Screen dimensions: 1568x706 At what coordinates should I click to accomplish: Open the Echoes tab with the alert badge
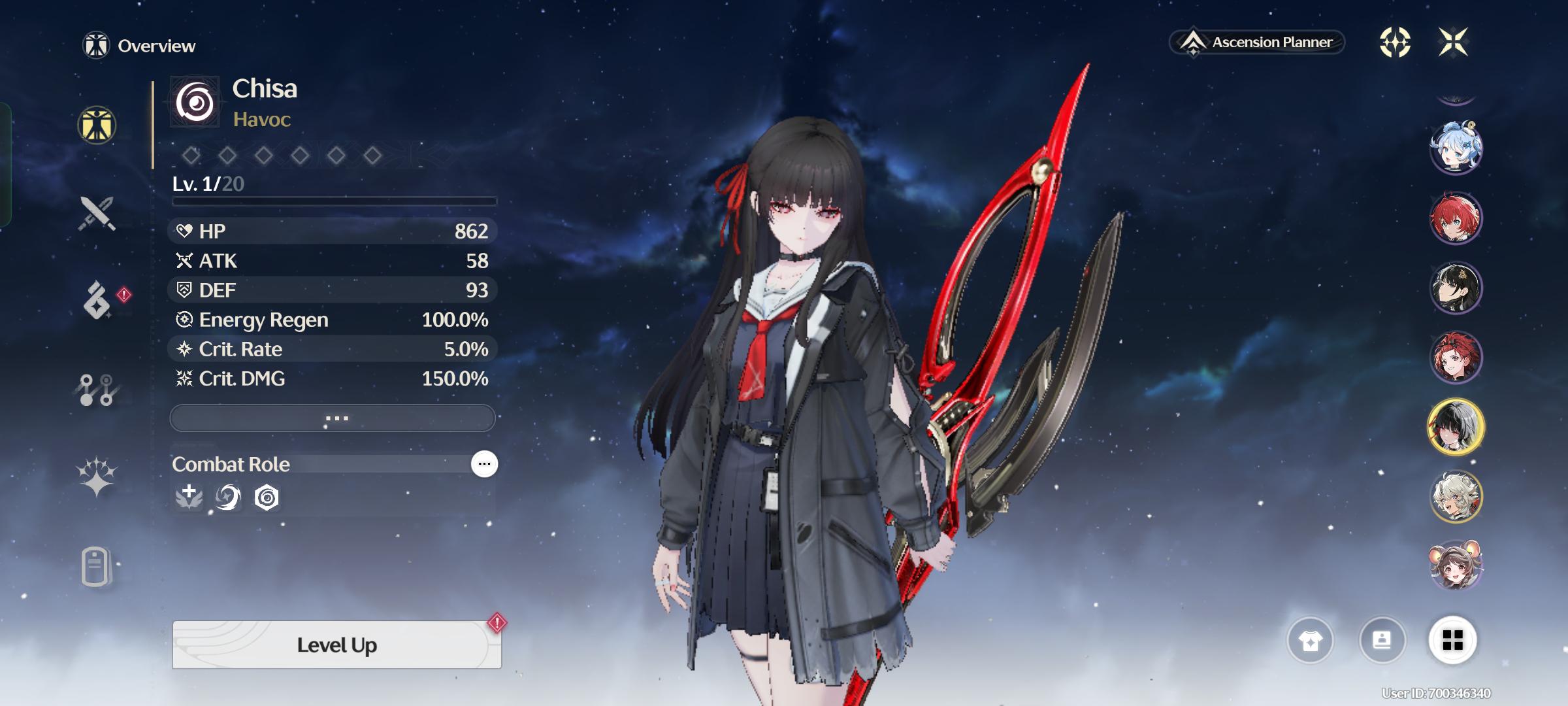[x=97, y=301]
